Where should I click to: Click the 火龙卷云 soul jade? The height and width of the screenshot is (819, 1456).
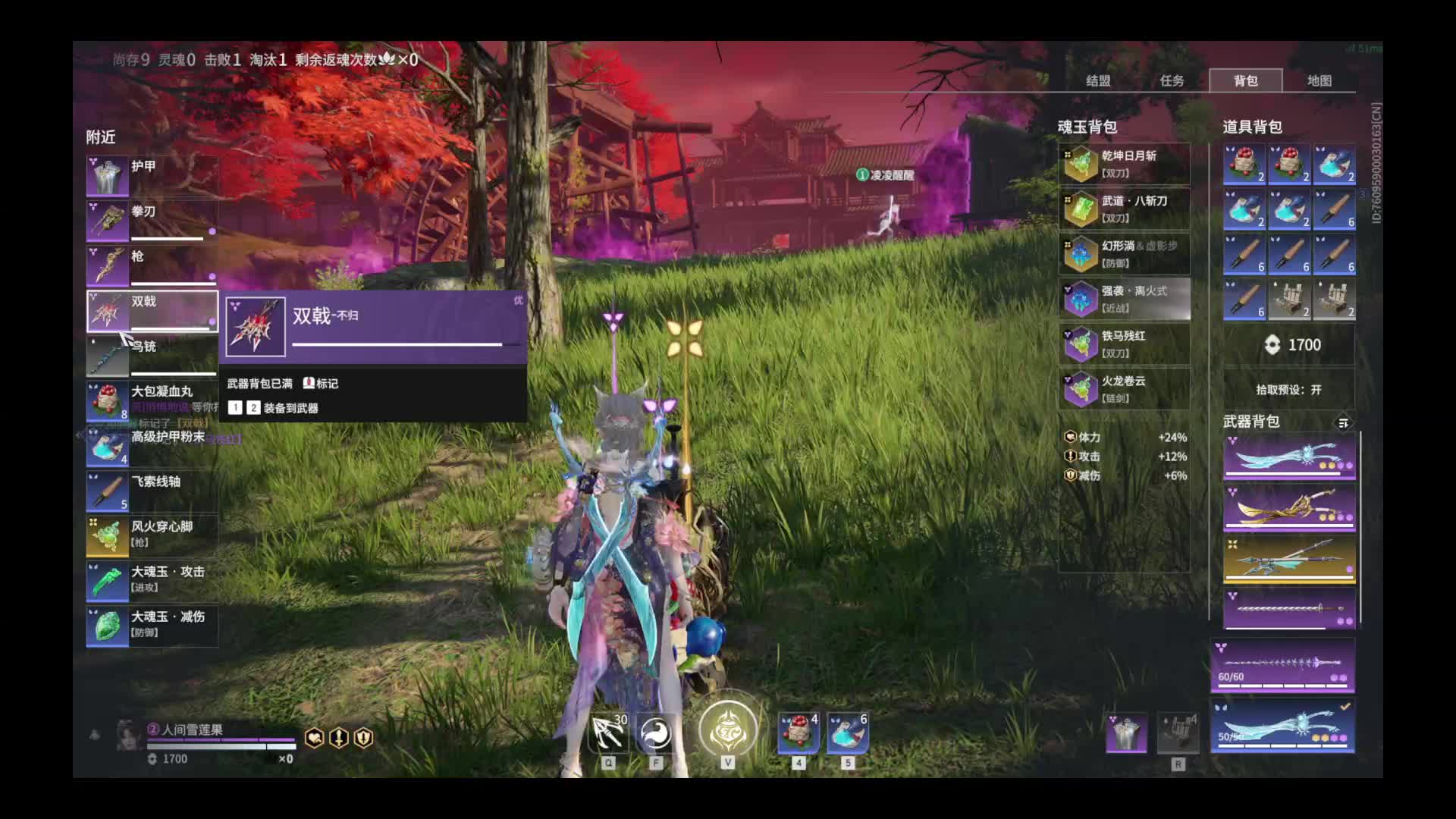pyautogui.click(x=1124, y=390)
